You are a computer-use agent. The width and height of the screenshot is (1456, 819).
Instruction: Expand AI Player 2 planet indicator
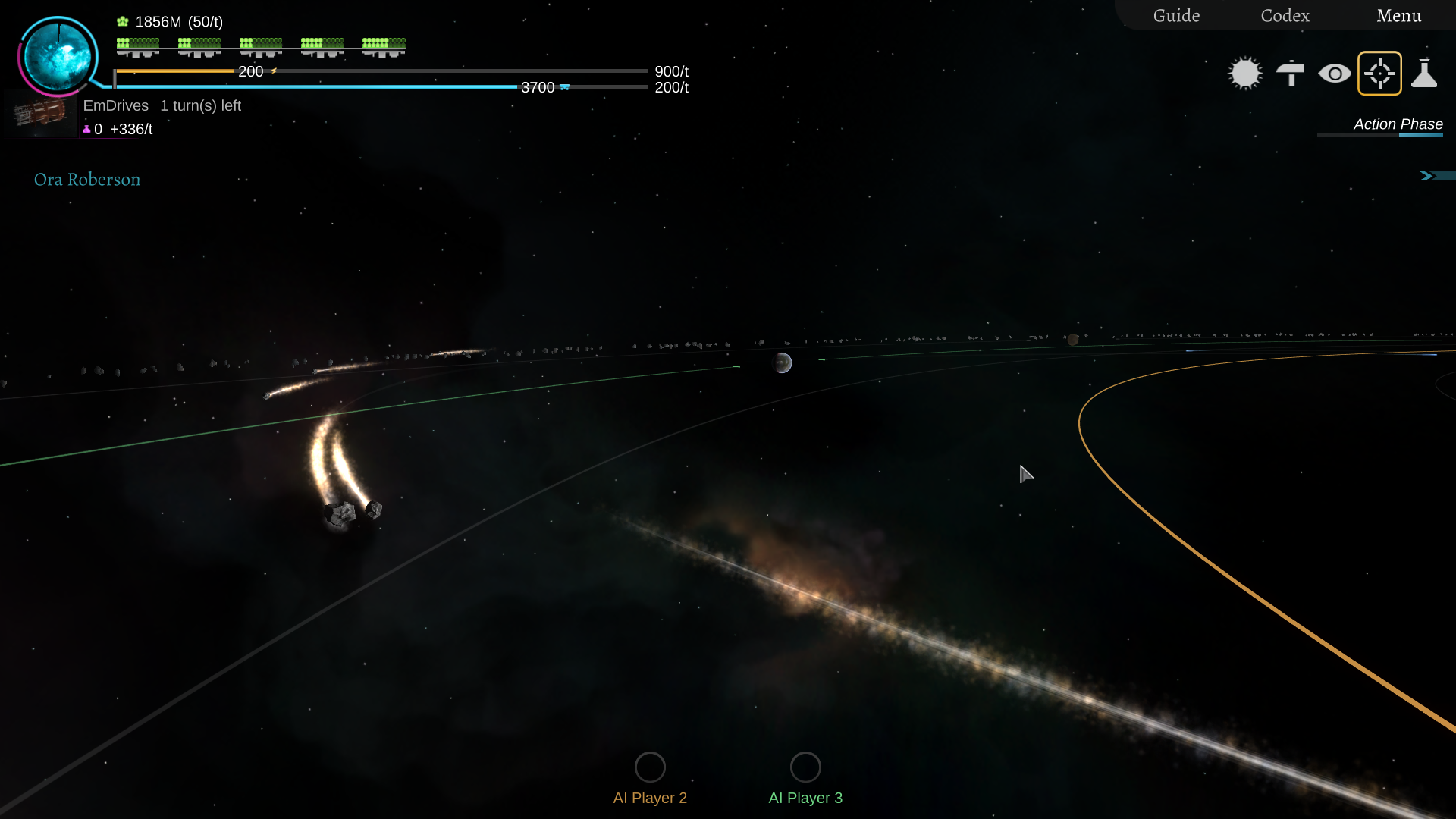pos(650,767)
